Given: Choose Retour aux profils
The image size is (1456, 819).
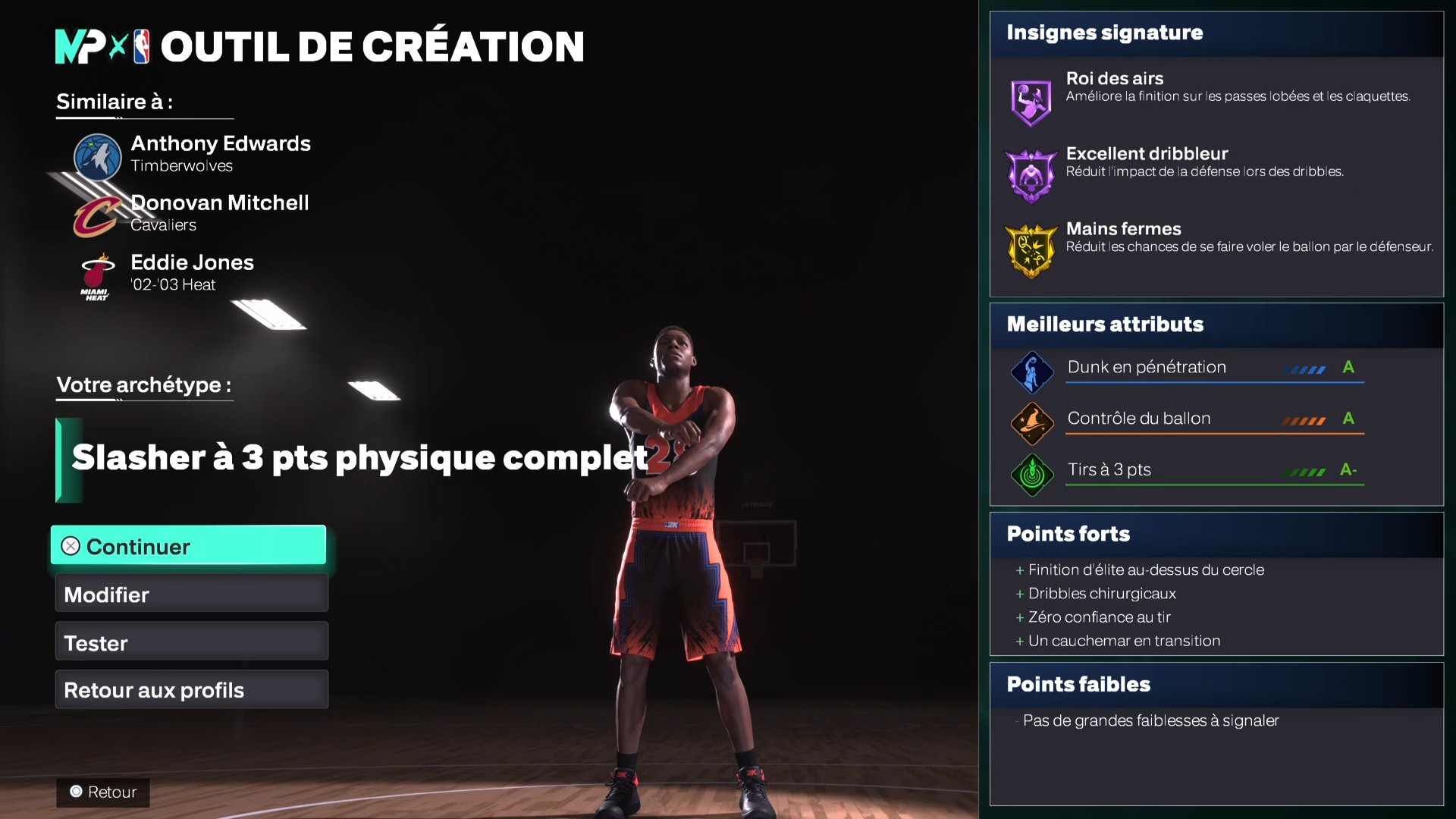Looking at the screenshot, I should 190,689.
